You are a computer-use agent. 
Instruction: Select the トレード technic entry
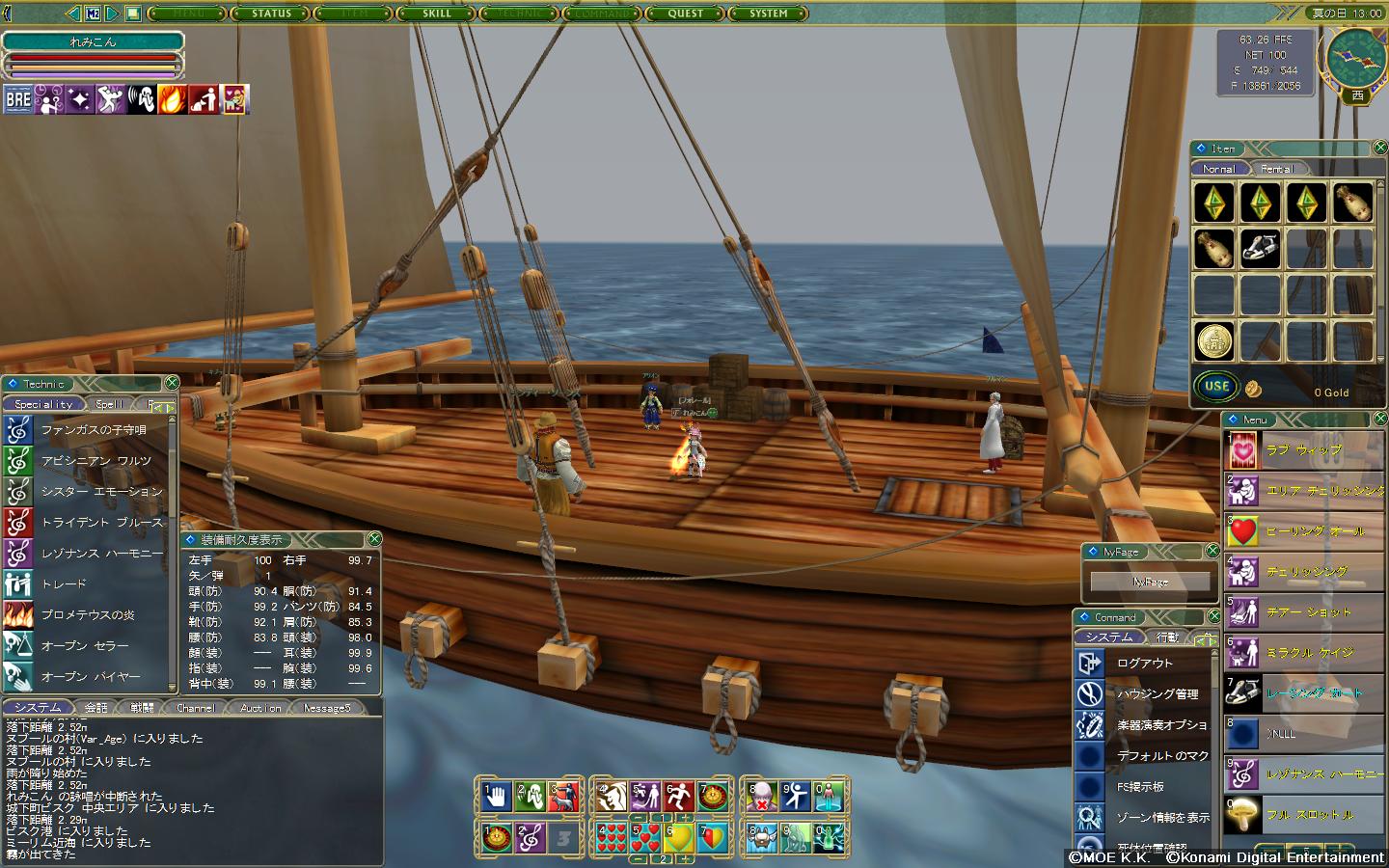point(64,584)
